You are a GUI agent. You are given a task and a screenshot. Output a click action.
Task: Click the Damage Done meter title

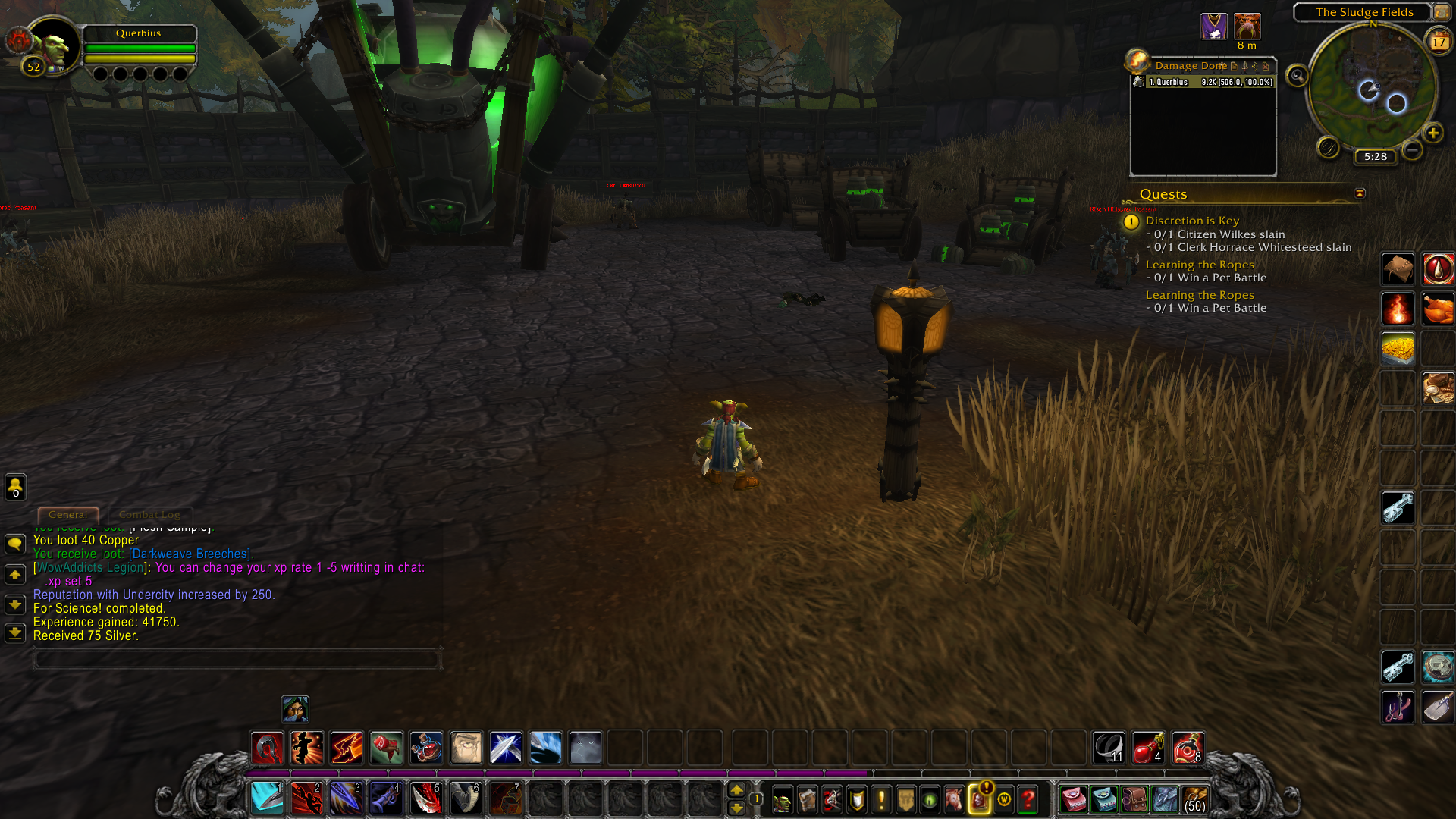(x=1191, y=66)
